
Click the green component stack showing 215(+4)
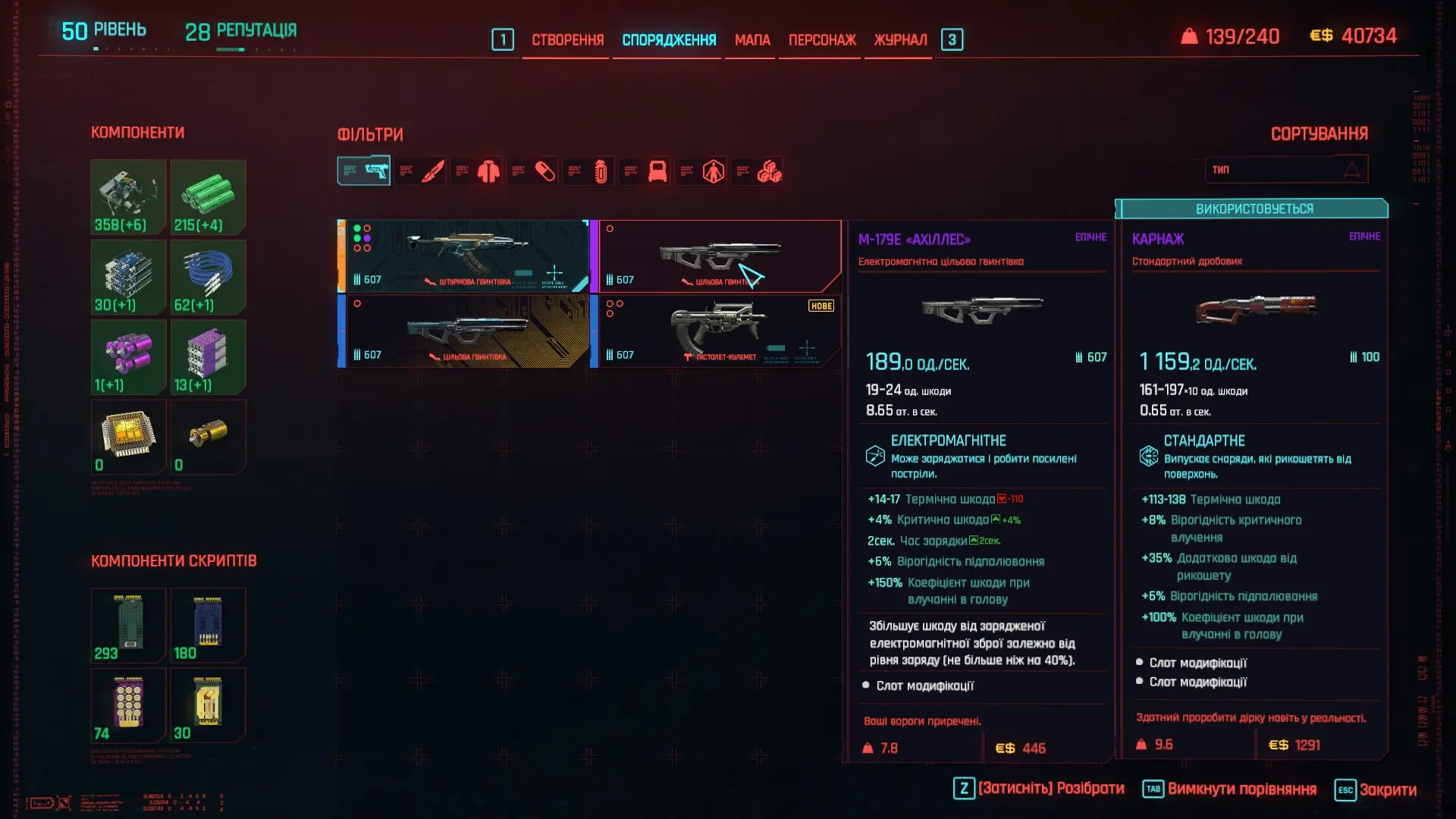(208, 196)
